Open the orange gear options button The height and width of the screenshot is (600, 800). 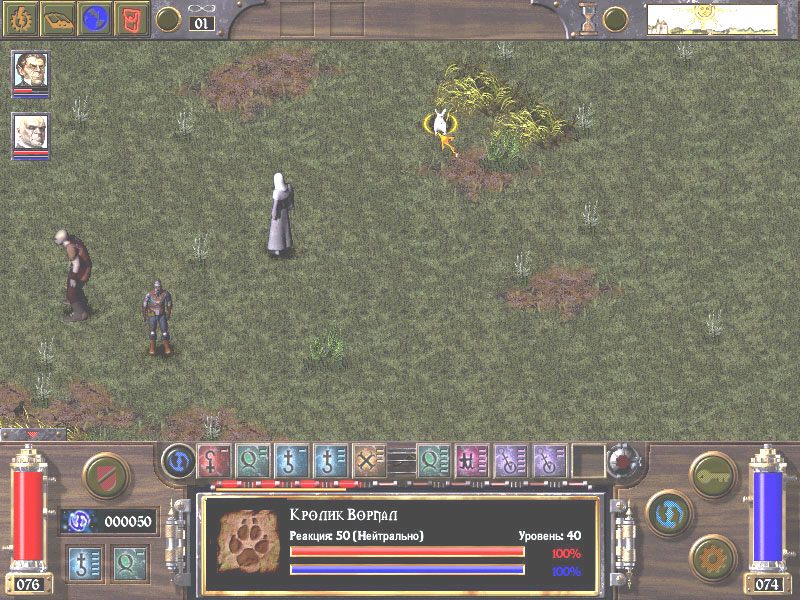[712, 553]
